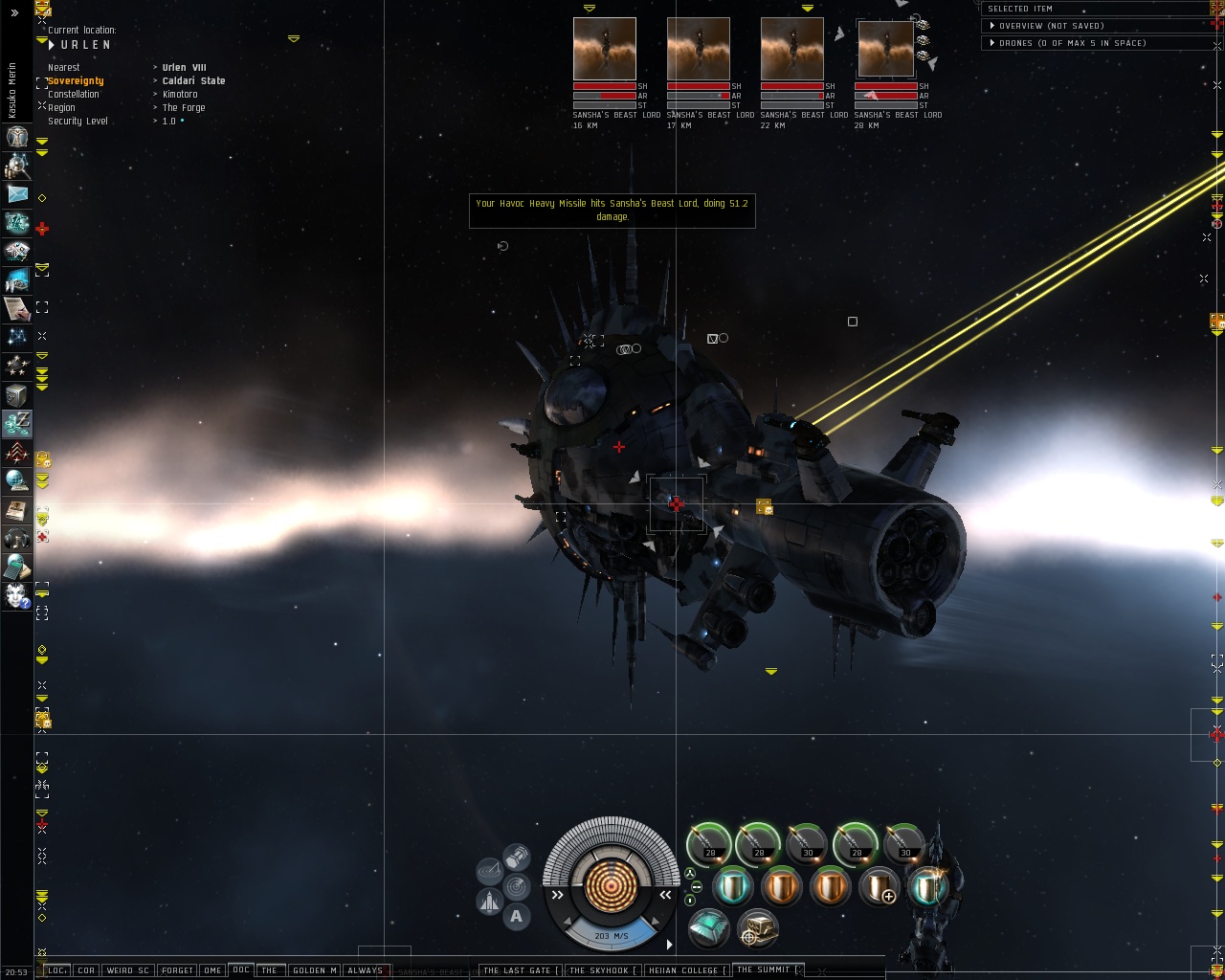Image resolution: width=1225 pixels, height=980 pixels.
Task: Activate the shield module with plus sign
Action: coord(879,888)
